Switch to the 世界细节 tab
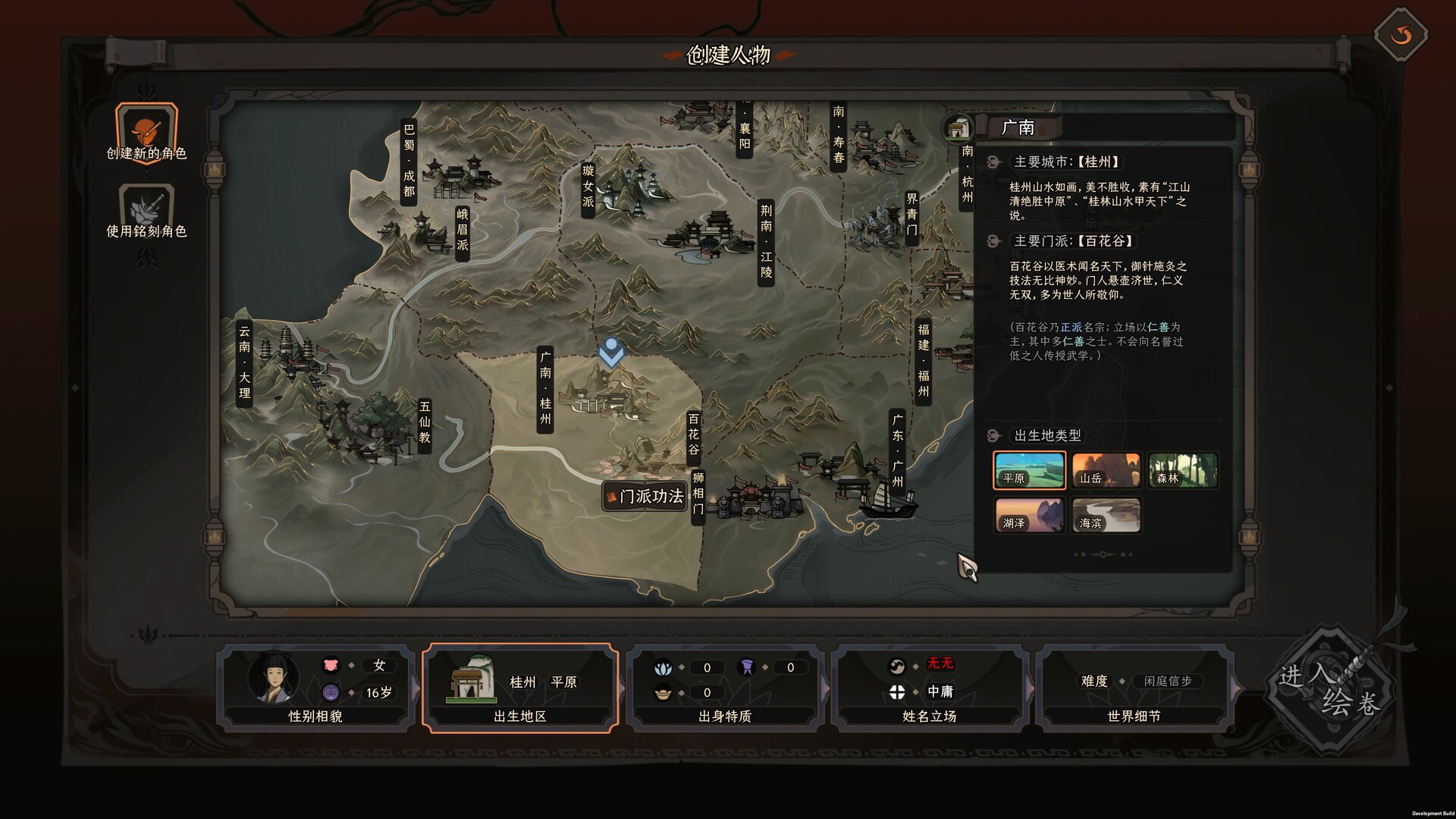This screenshot has width=1456, height=819. point(1135,716)
